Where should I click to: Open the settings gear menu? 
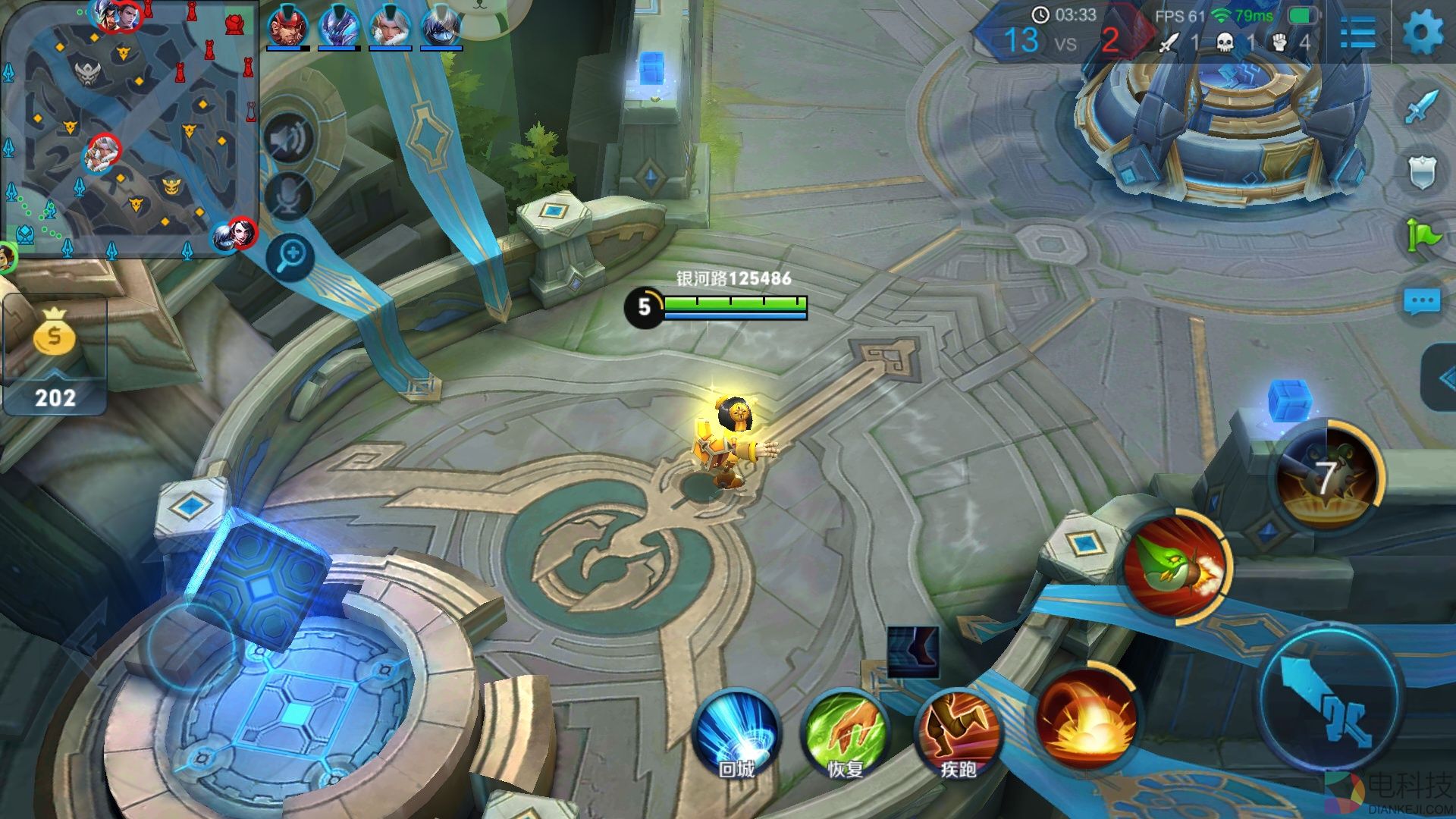click(x=1422, y=32)
